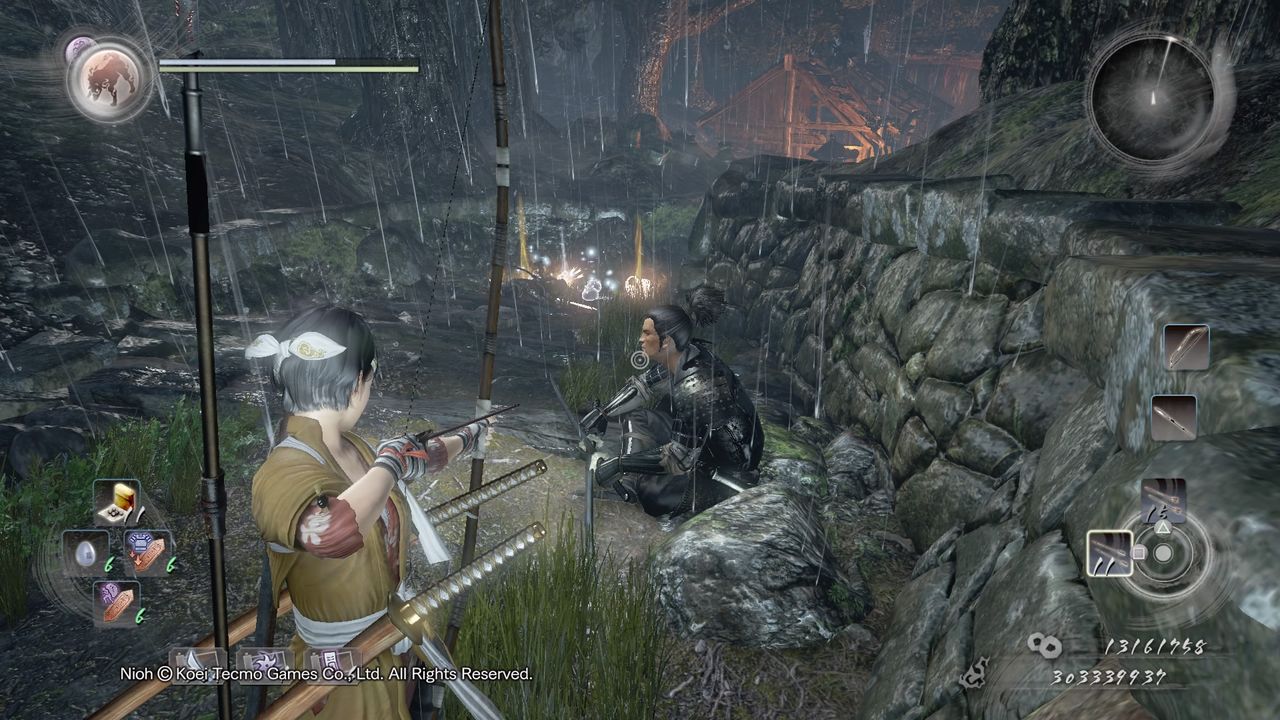Use the purple figure talisman item
Screen dimensions: 1280x720
(x=115, y=602)
